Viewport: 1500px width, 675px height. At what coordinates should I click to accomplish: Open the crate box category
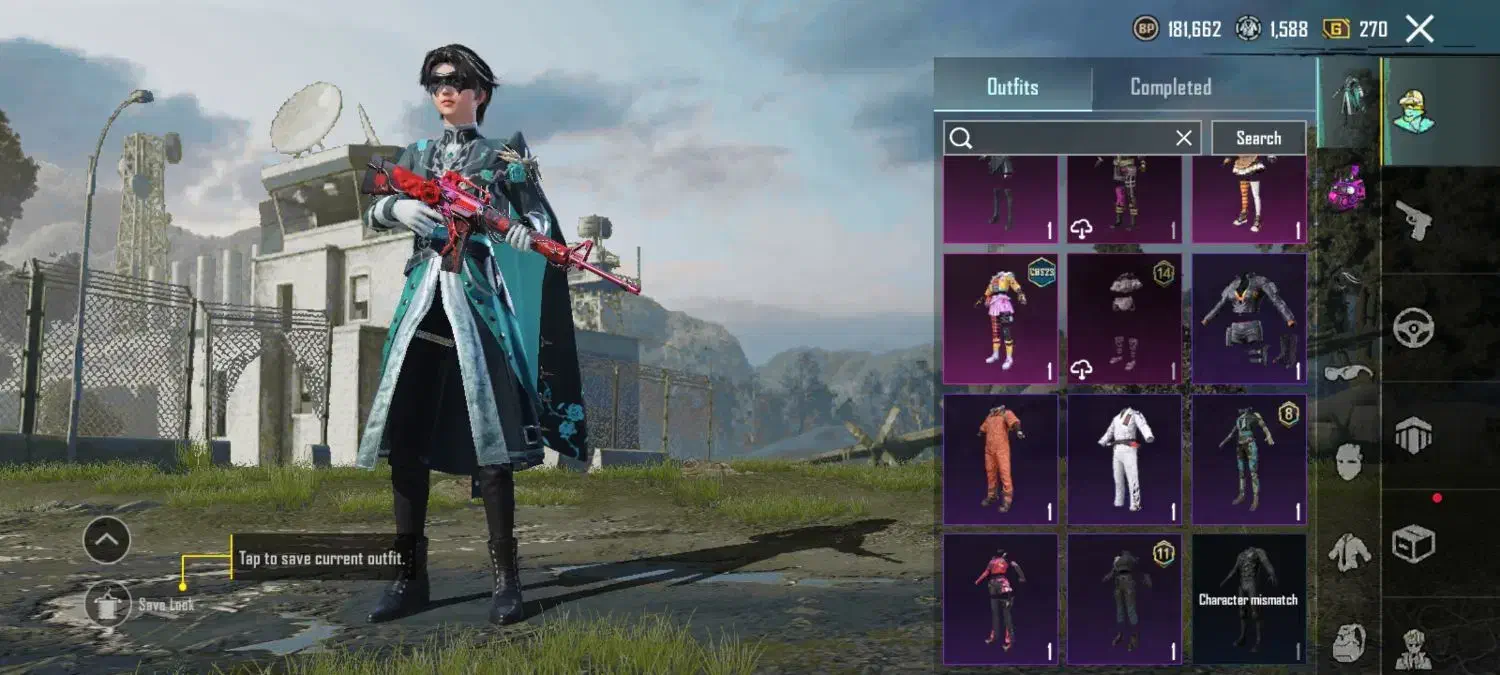(1414, 544)
